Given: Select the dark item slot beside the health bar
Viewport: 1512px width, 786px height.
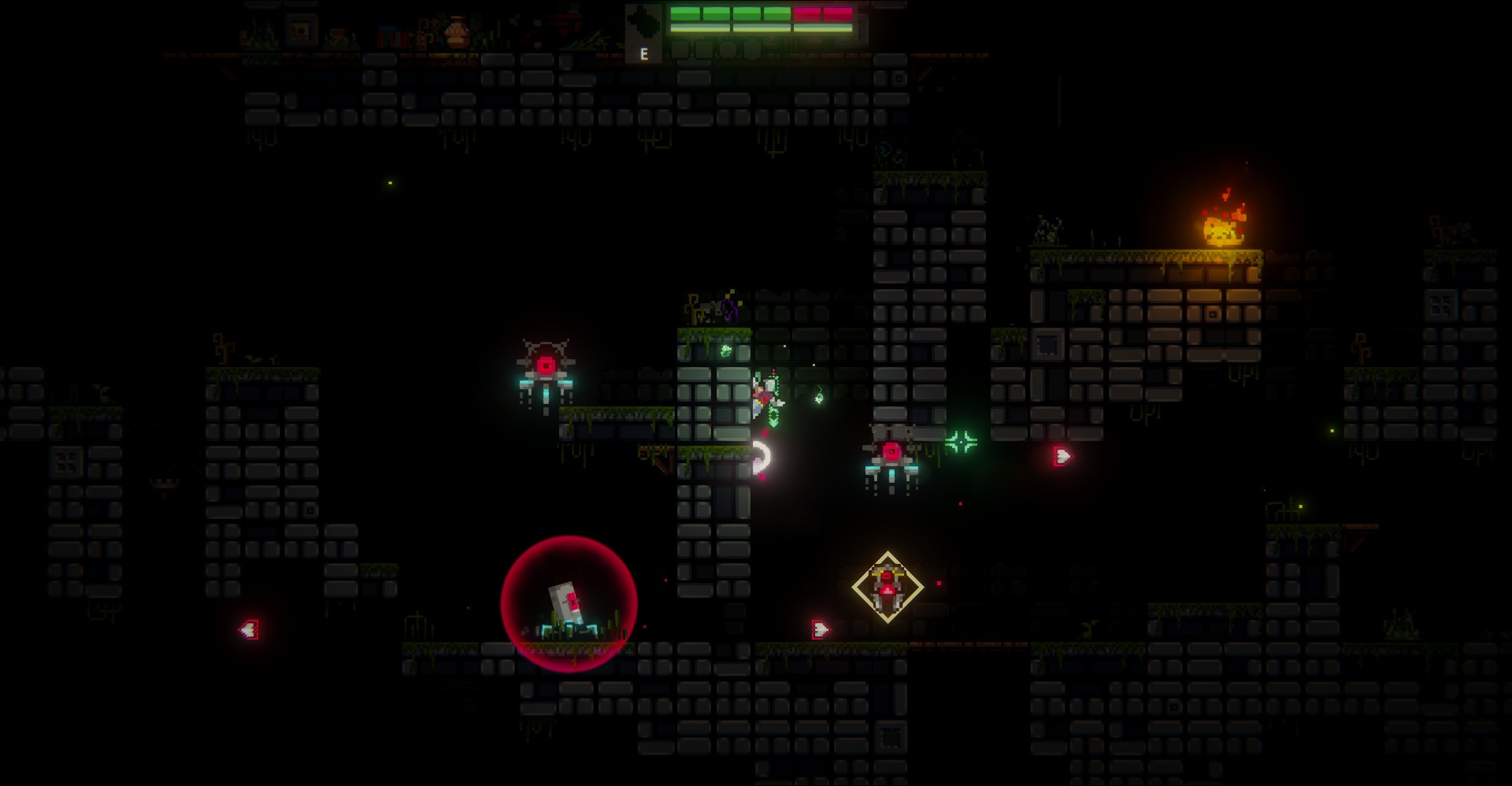Looking at the screenshot, I should [644, 32].
